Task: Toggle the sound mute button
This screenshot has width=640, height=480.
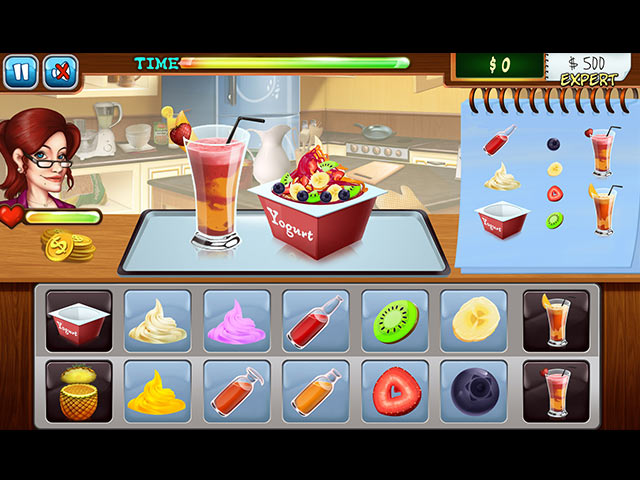Action: pyautogui.click(x=60, y=71)
